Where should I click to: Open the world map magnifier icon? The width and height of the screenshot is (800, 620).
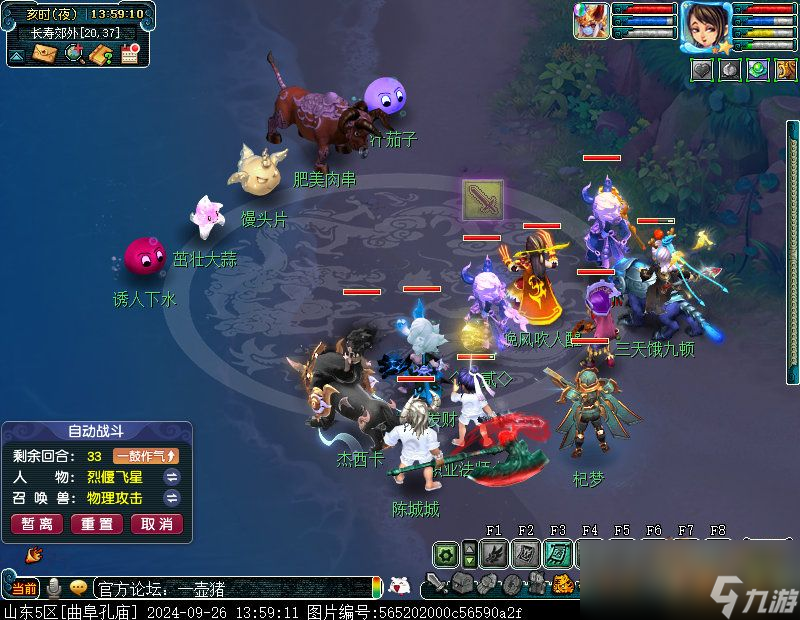click(73, 53)
